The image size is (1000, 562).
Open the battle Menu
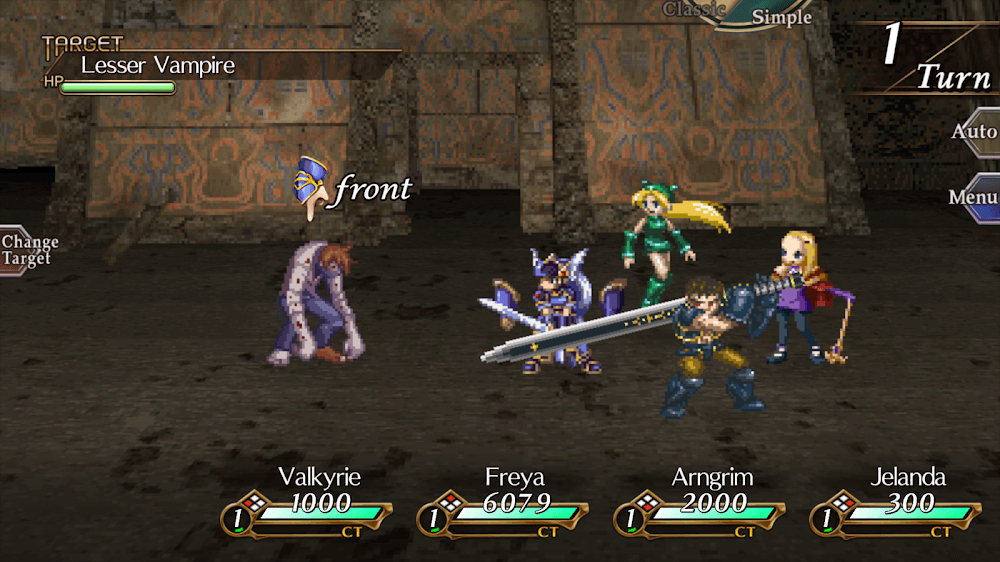point(974,197)
